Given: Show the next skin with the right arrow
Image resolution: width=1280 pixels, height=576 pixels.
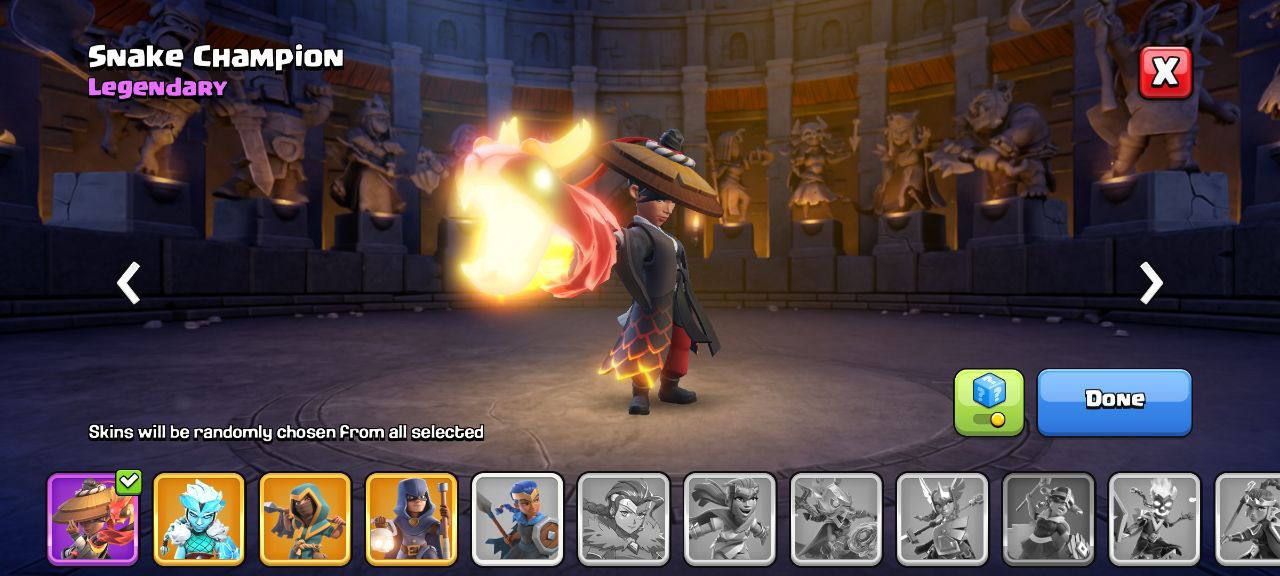Looking at the screenshot, I should pos(1151,283).
